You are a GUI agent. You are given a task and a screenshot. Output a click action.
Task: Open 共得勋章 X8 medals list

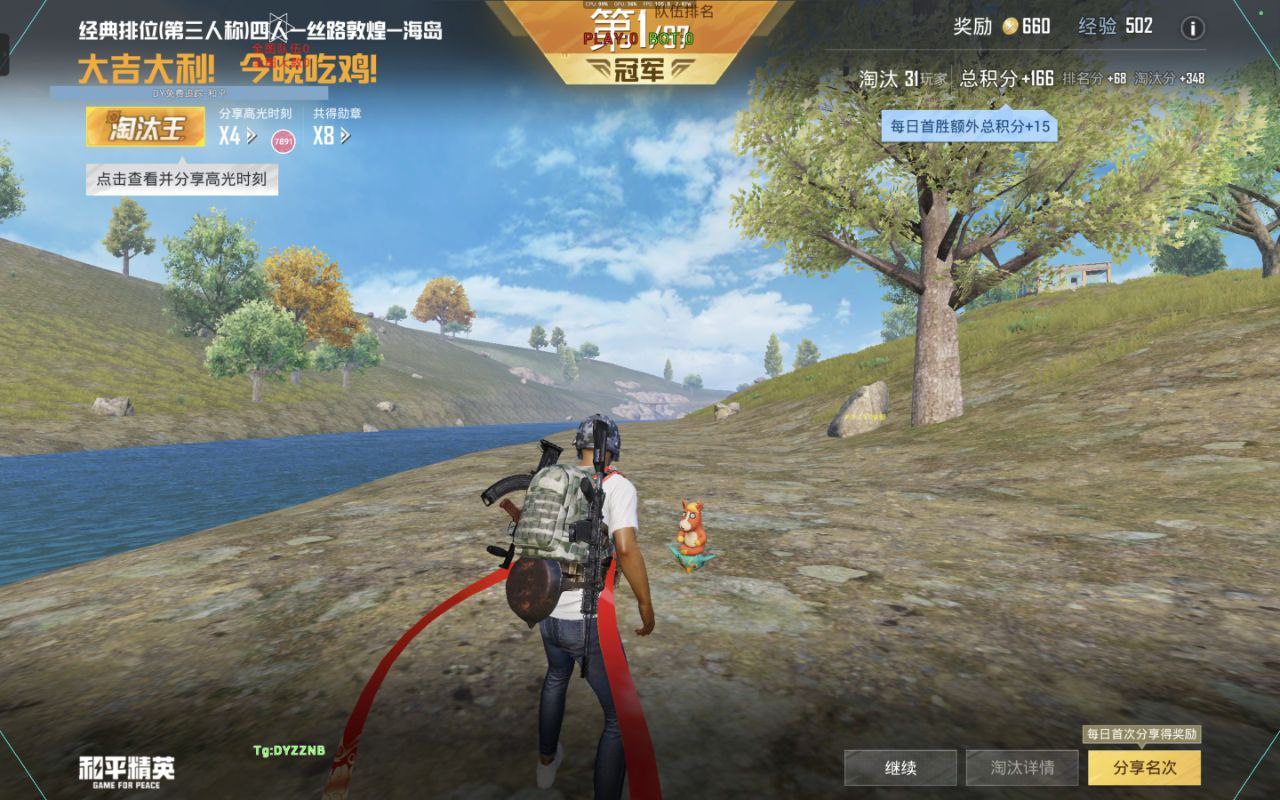tap(331, 135)
